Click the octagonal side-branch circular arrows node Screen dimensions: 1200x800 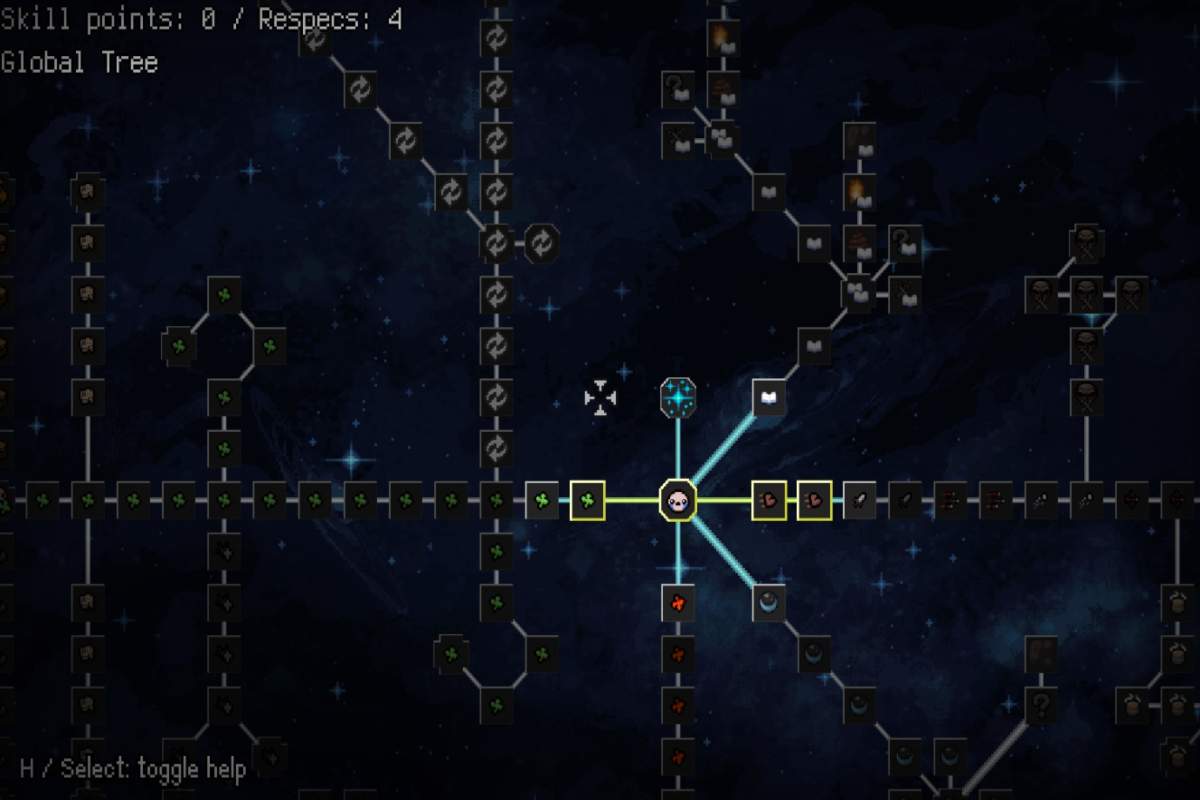(x=542, y=243)
